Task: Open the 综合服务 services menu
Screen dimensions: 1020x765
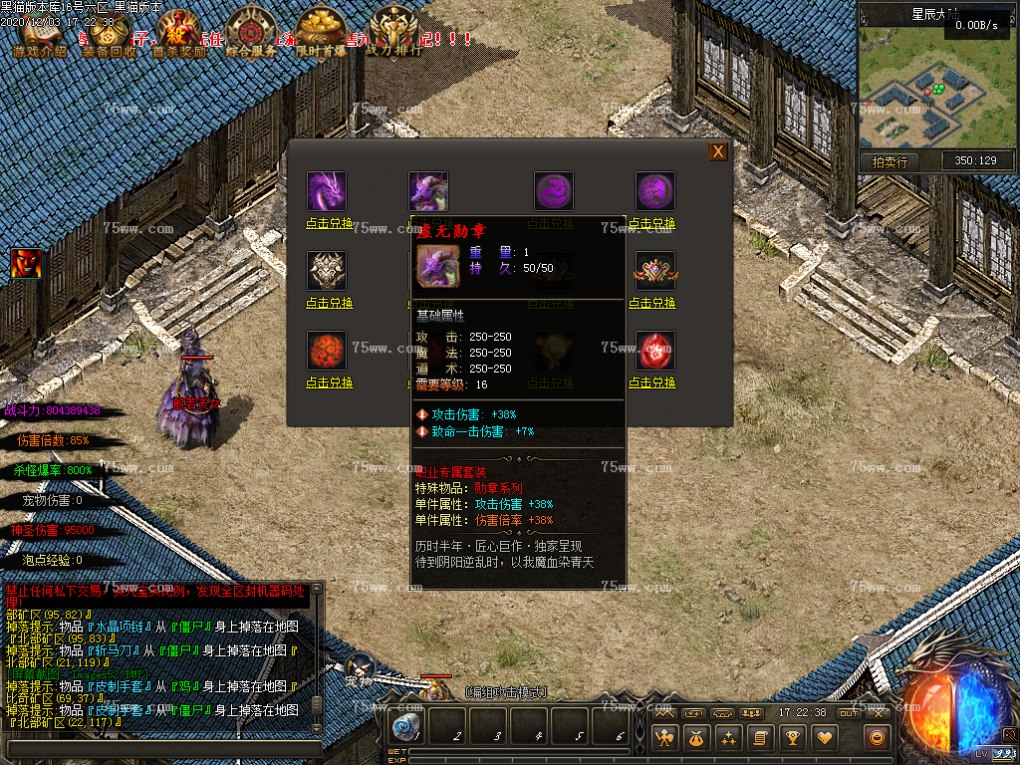Action: [x=251, y=32]
